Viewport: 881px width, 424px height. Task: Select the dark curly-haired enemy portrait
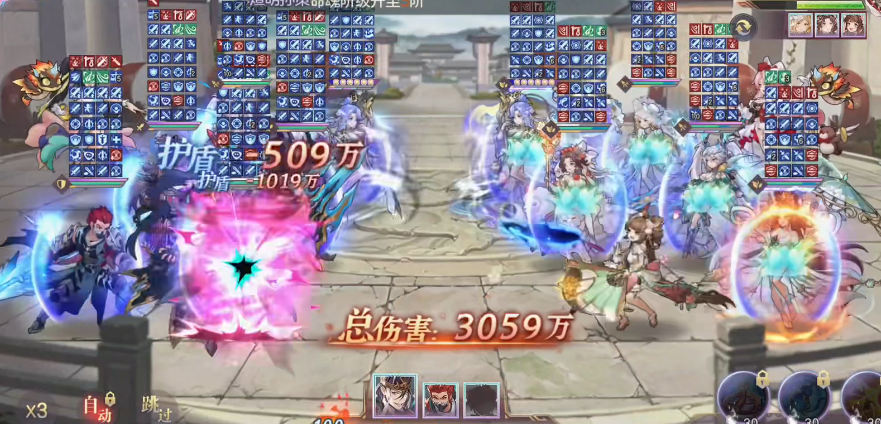point(826,25)
